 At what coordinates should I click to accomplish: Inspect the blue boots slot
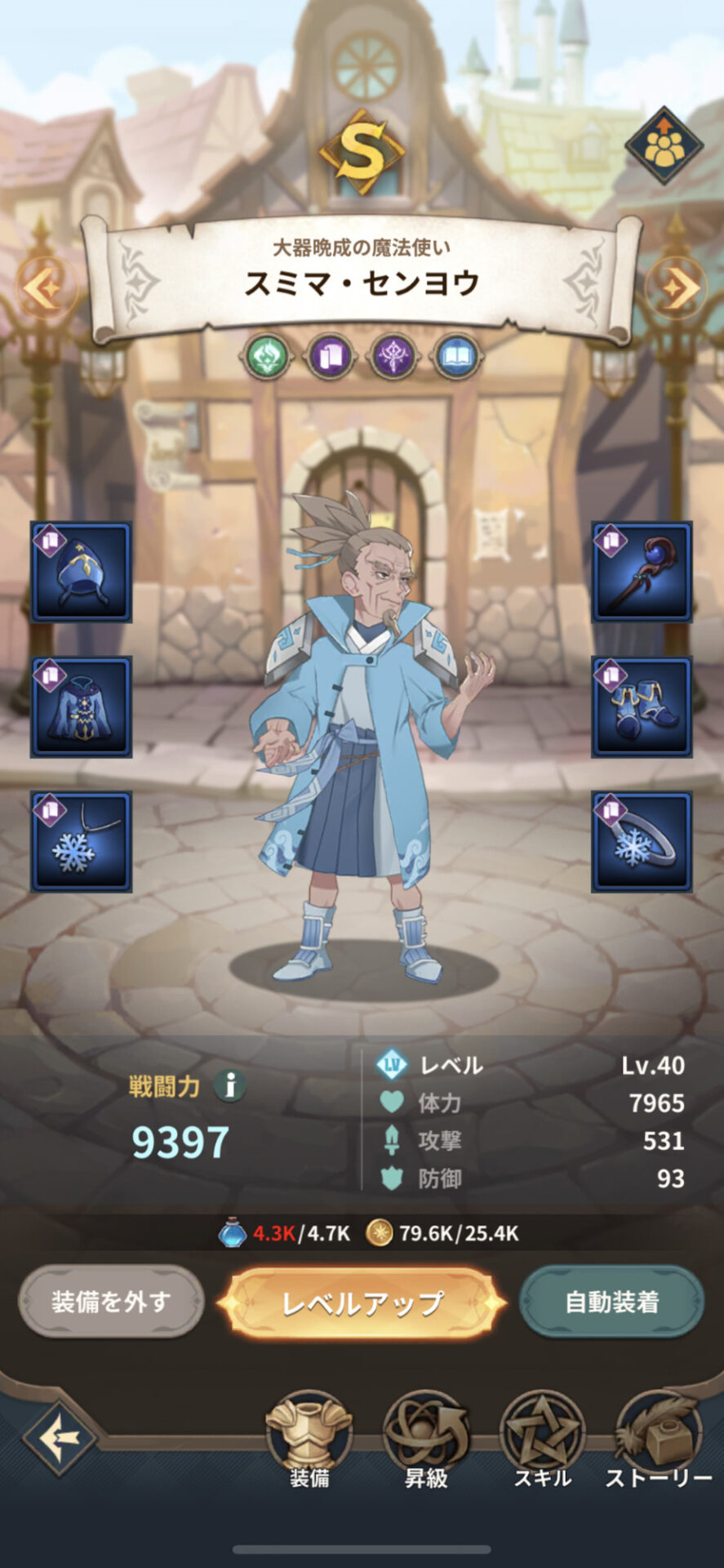(x=642, y=706)
